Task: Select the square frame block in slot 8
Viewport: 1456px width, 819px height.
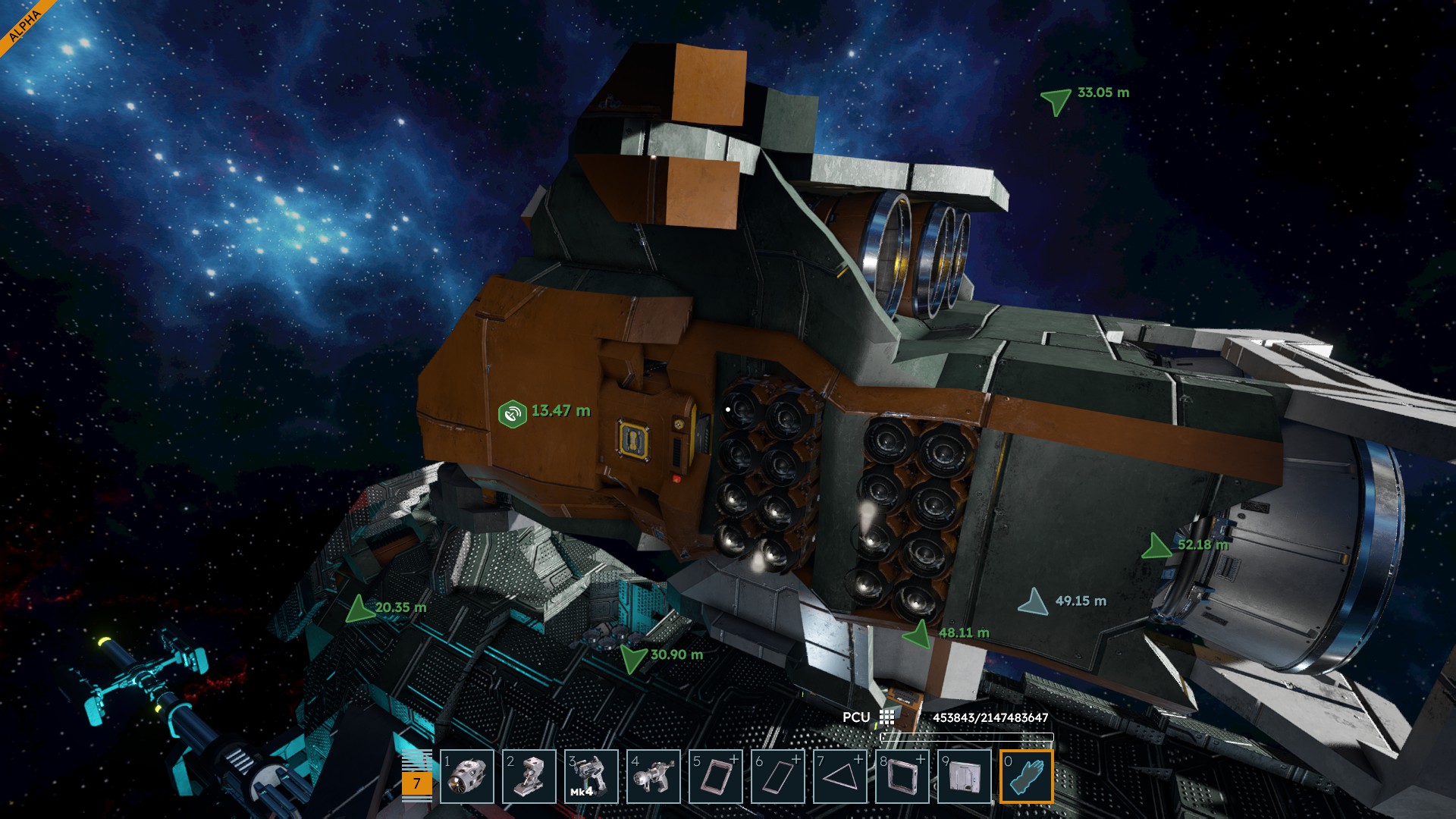Action: click(902, 777)
